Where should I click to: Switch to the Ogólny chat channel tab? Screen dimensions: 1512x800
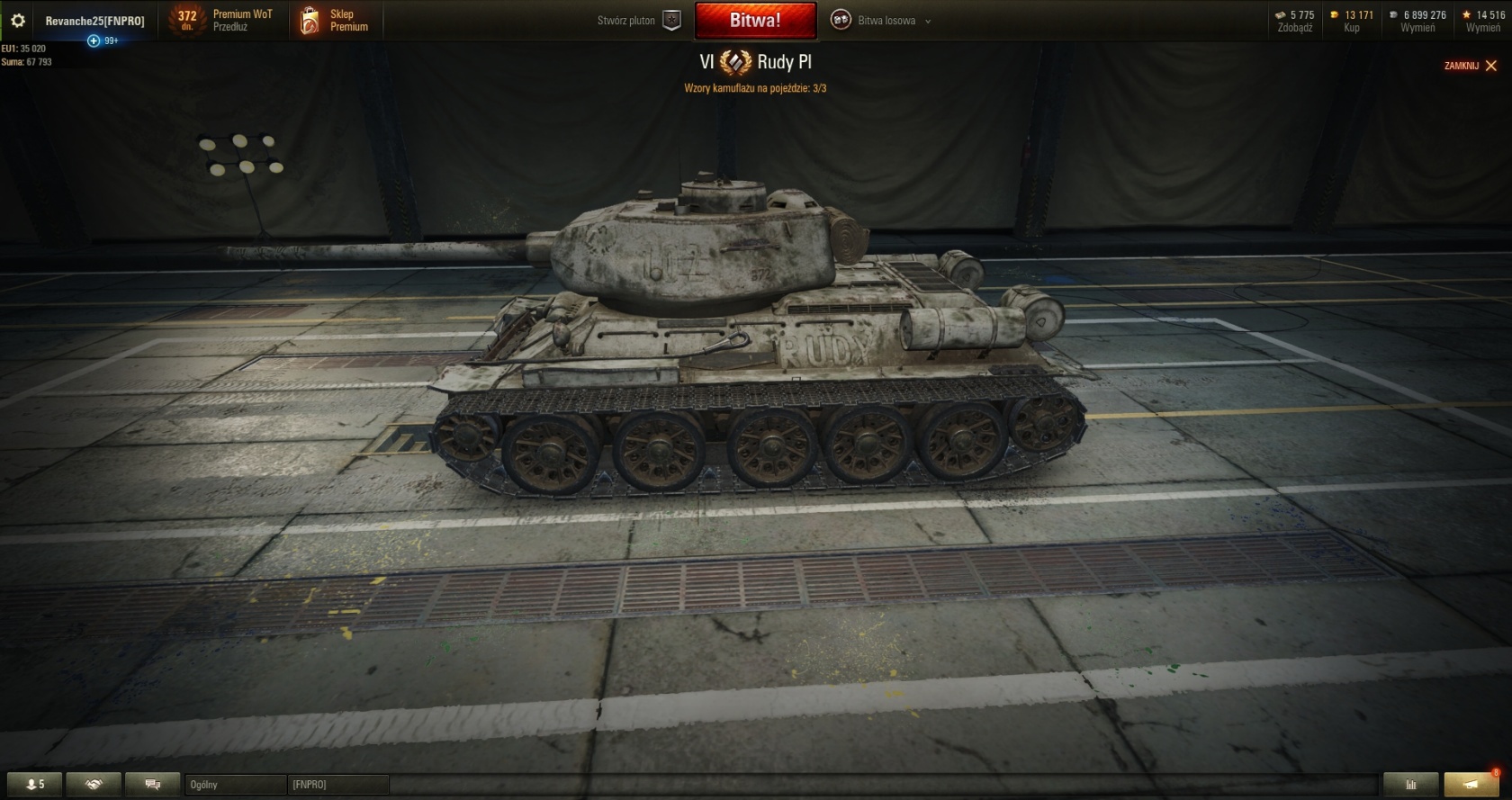234,785
